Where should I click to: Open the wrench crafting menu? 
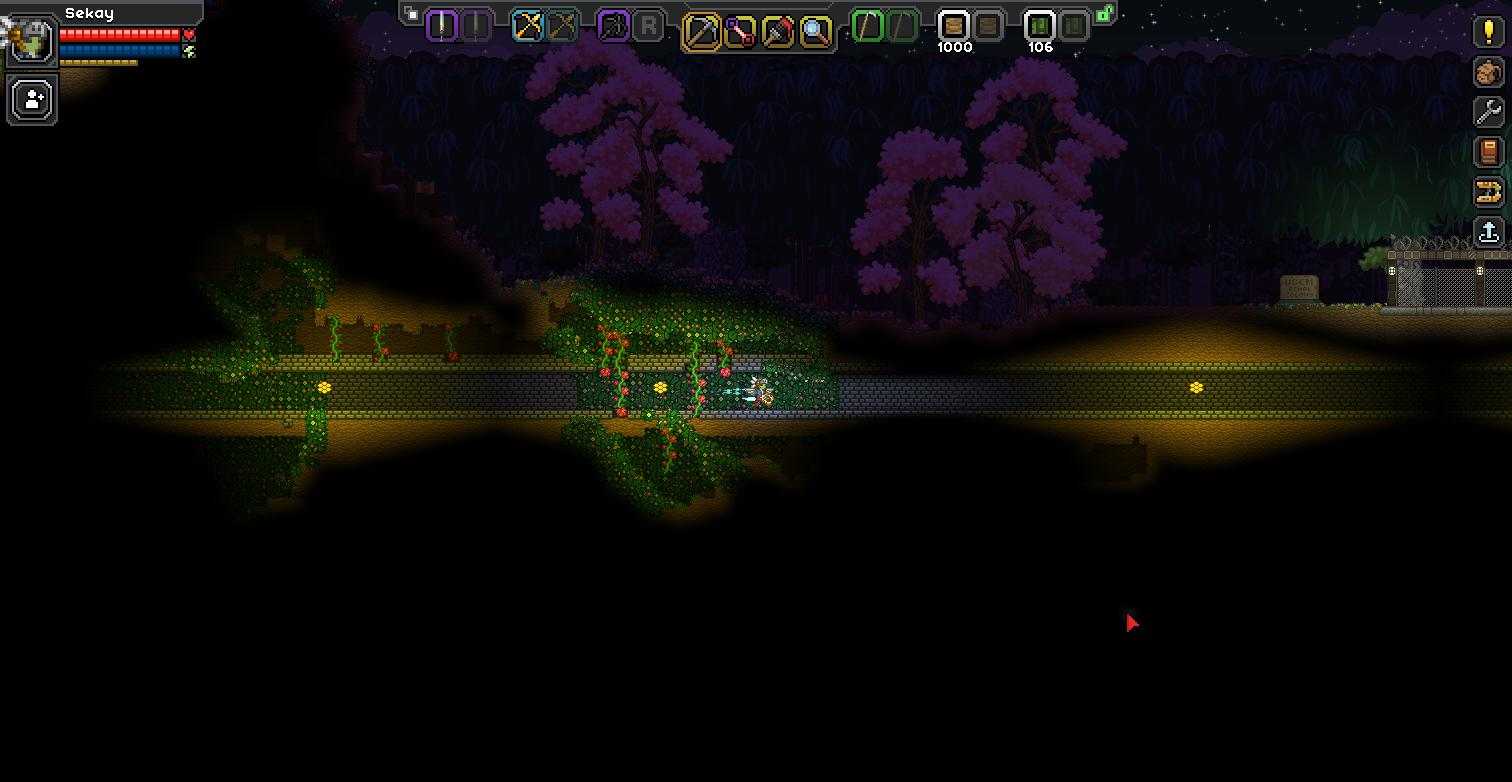[1489, 112]
